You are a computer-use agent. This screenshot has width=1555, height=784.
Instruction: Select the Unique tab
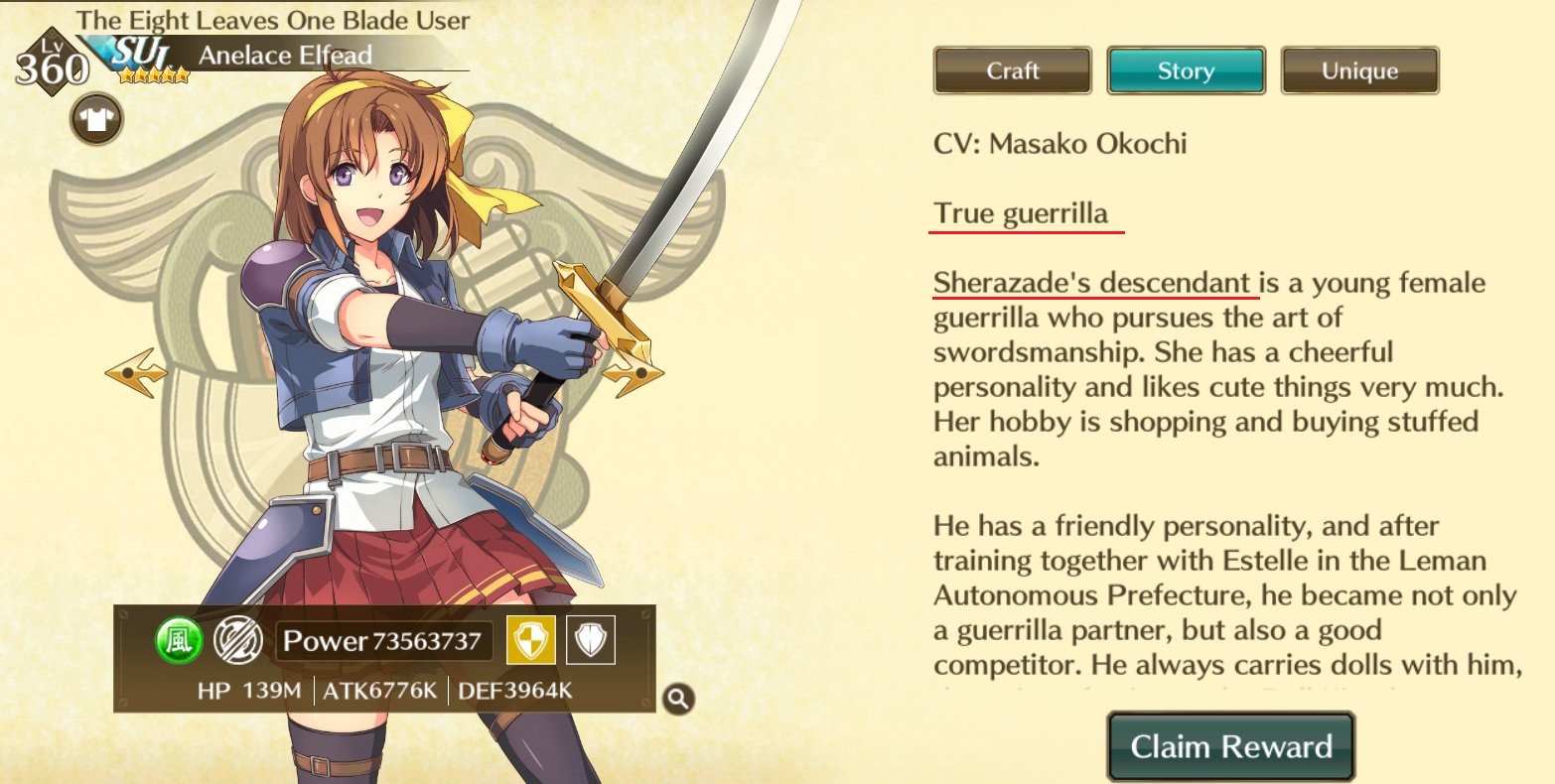tap(1359, 71)
